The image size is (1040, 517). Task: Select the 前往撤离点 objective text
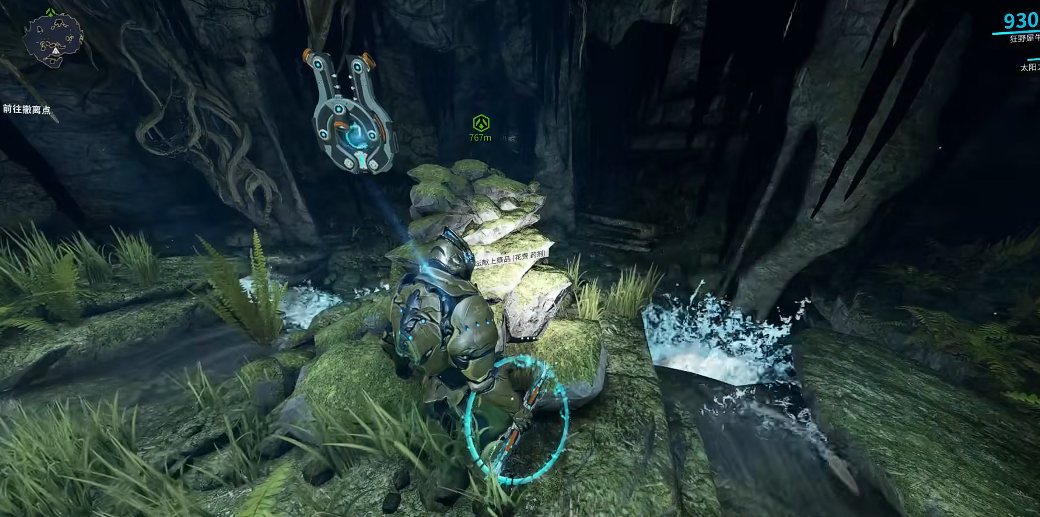(x=26, y=110)
